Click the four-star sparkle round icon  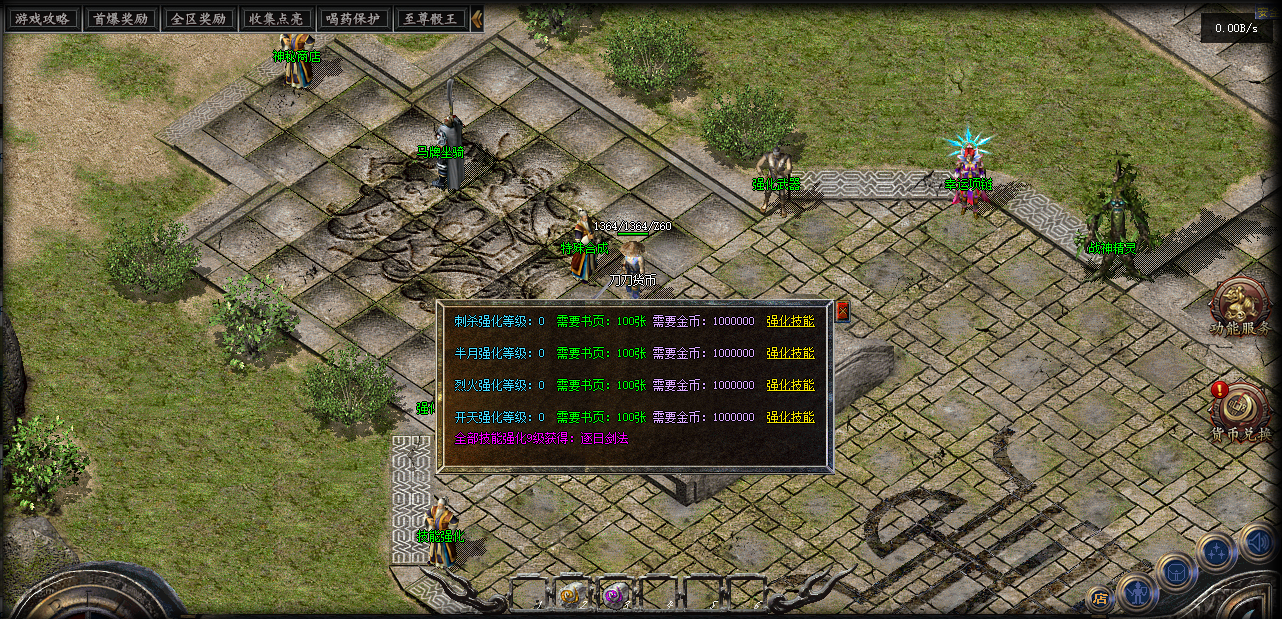(x=1216, y=551)
